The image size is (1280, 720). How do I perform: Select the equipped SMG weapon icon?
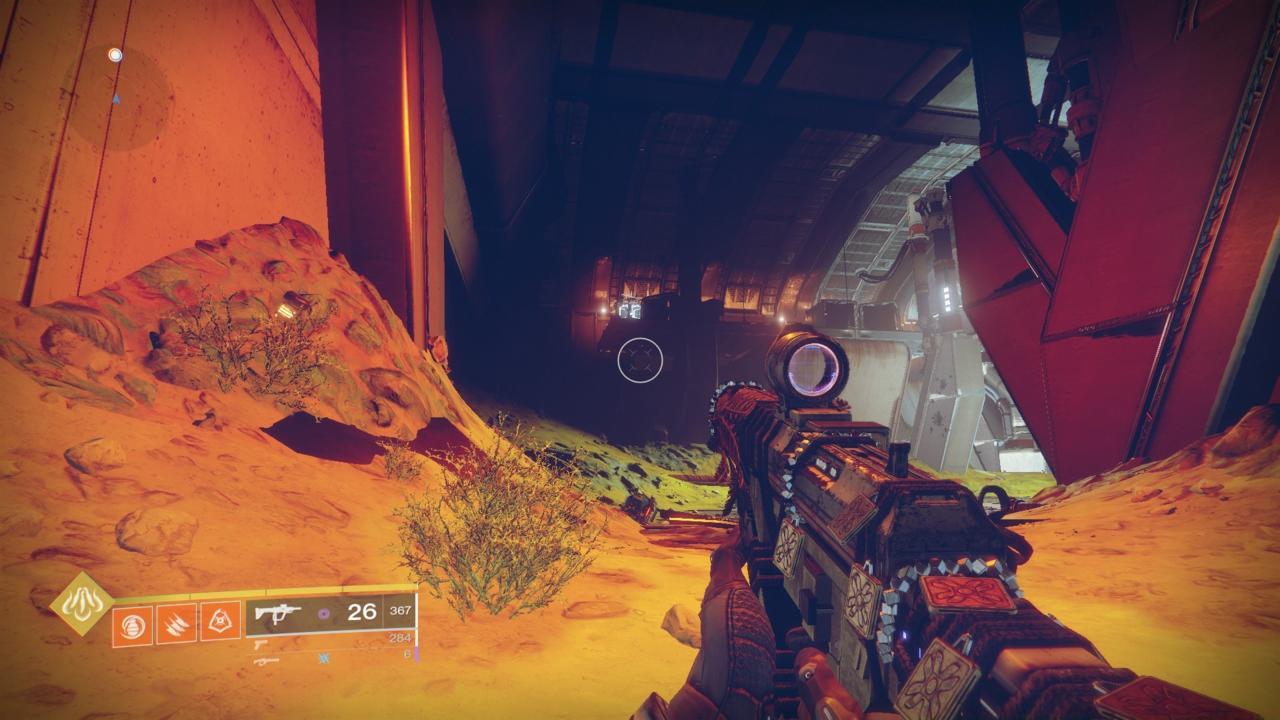click(x=279, y=612)
